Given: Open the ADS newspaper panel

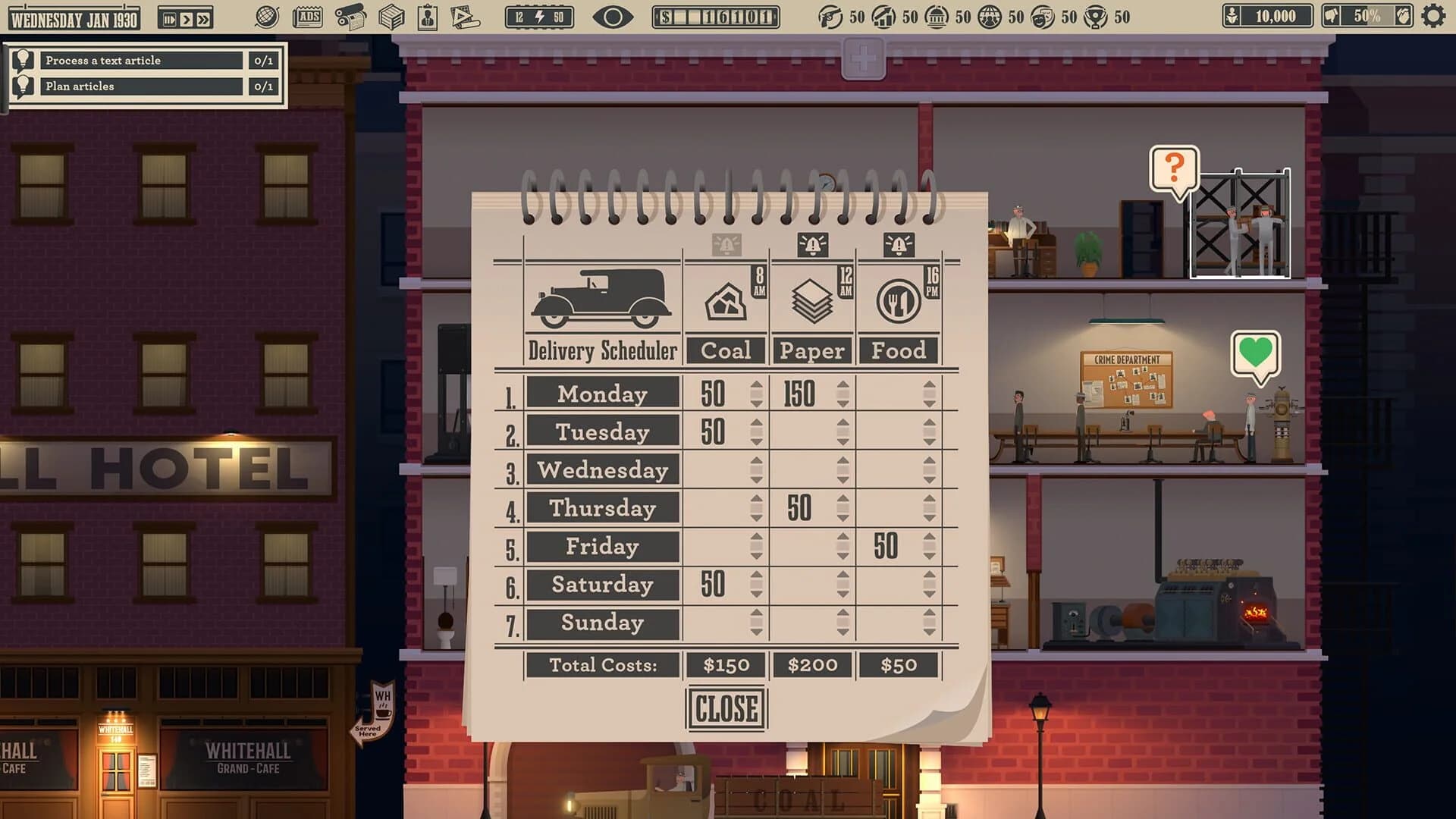Looking at the screenshot, I should point(307,17).
